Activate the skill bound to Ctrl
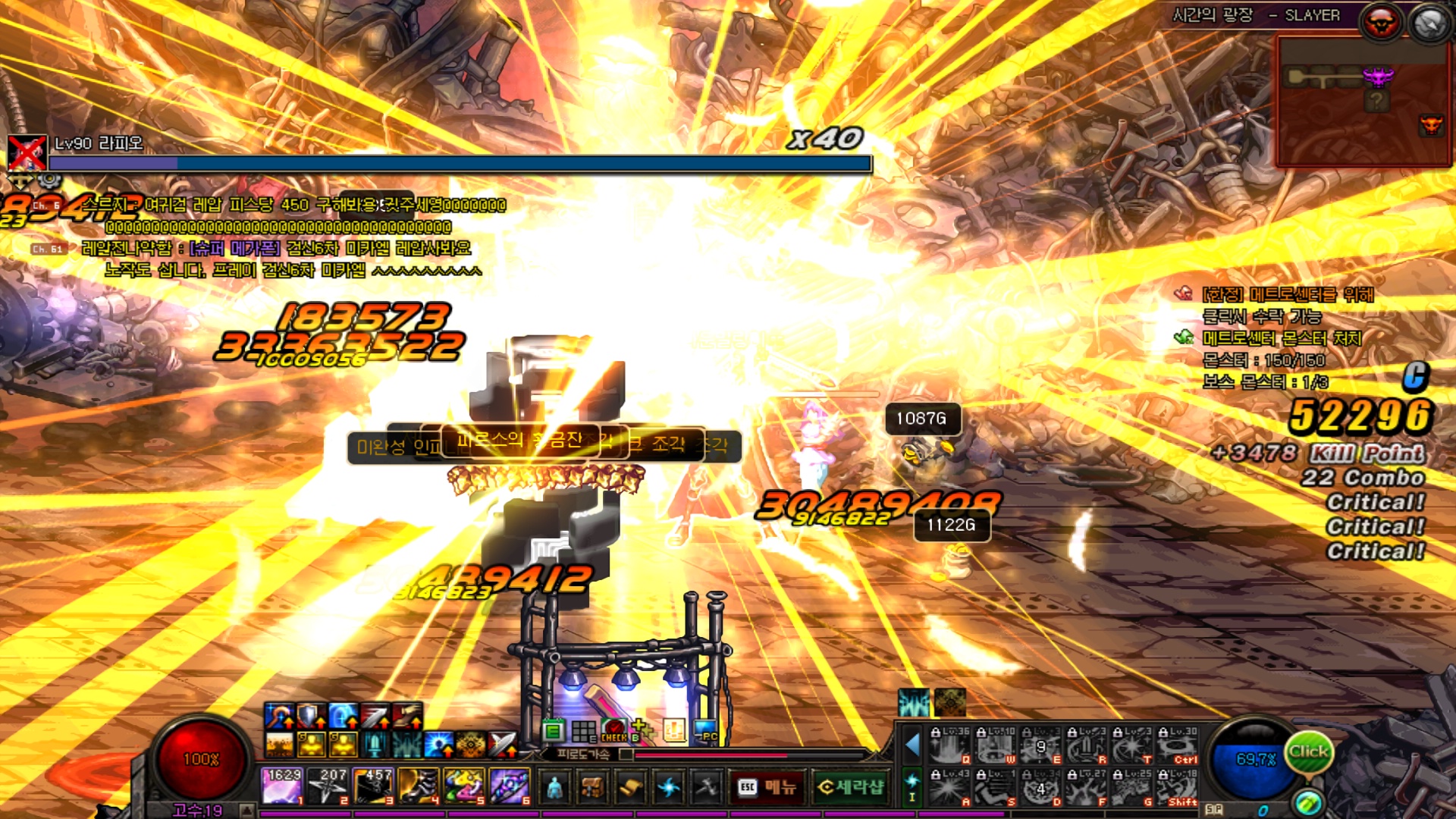Image resolution: width=1456 pixels, height=819 pixels. (x=1178, y=746)
